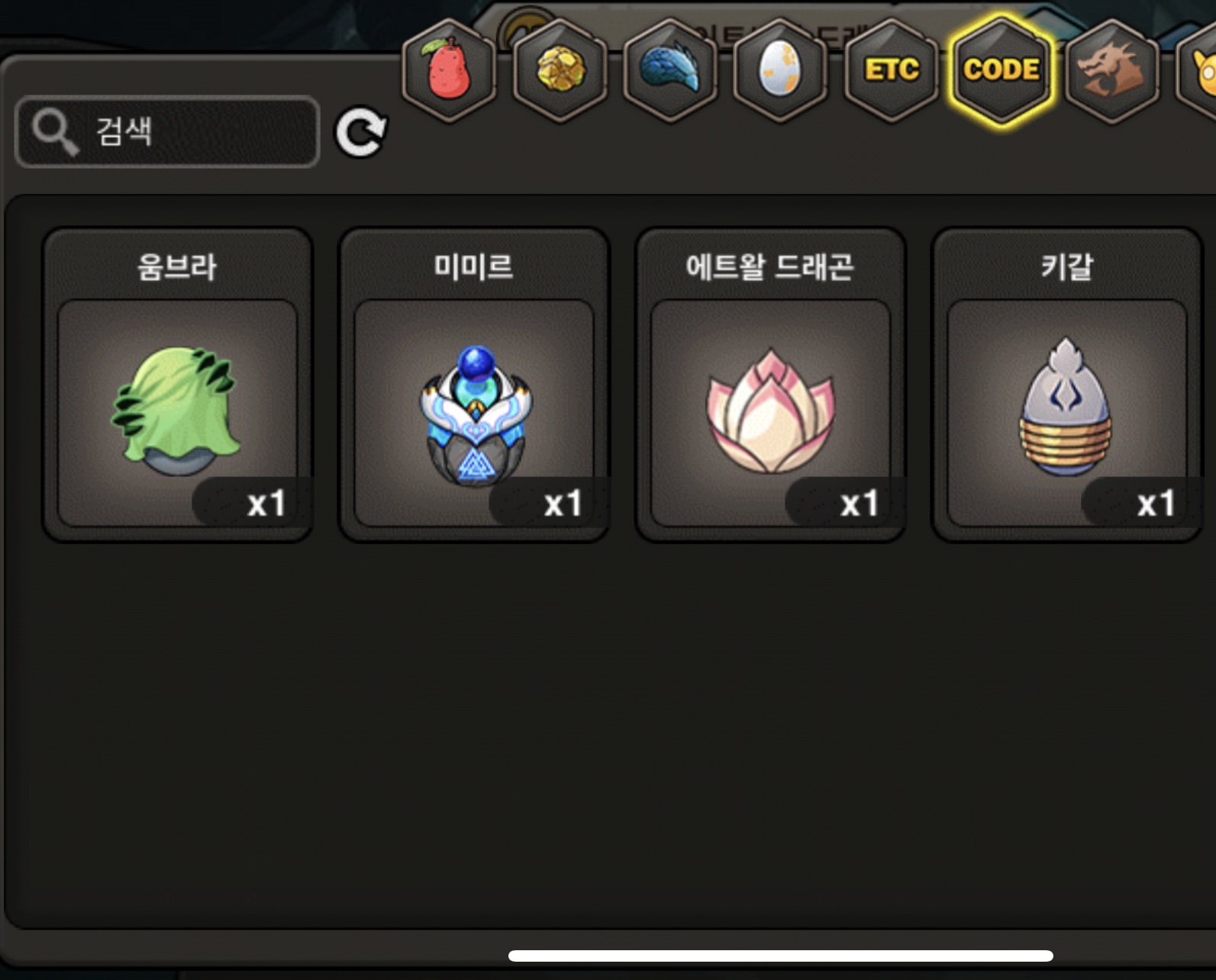Select the 키갈 grey and gold egg
1216x980 pixels.
pyautogui.click(x=1066, y=385)
